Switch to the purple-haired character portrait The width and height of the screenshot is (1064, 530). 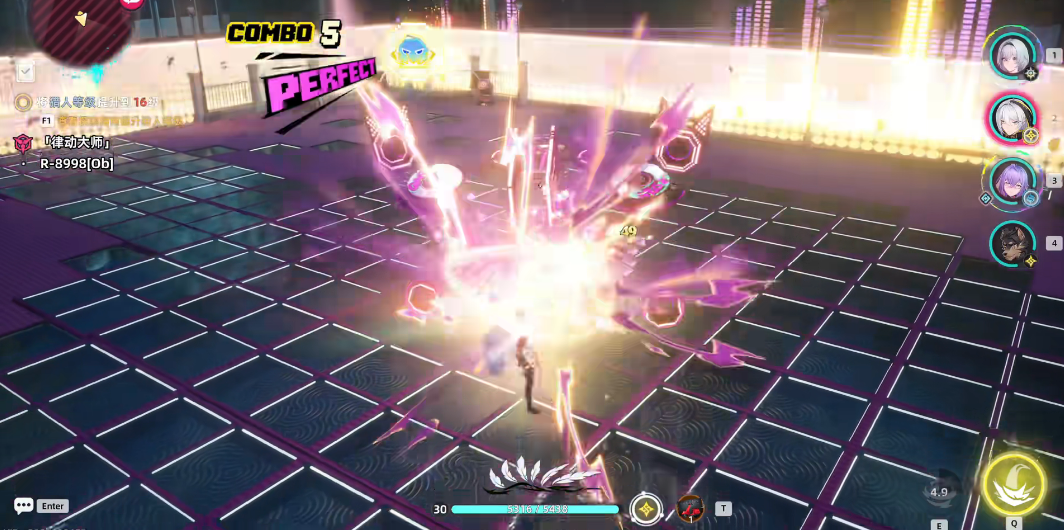(1012, 181)
